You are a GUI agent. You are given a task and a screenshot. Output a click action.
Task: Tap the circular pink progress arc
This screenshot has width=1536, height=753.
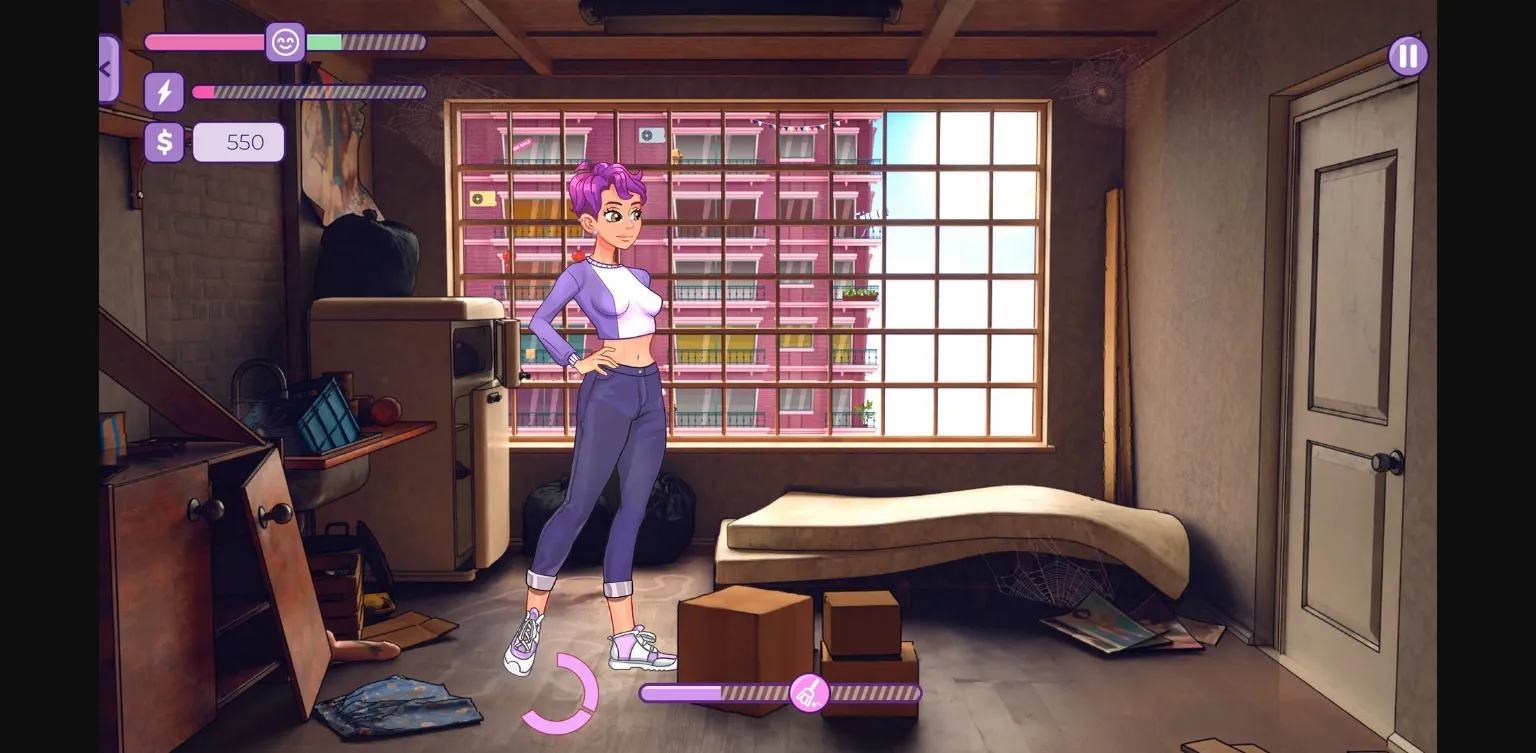click(562, 693)
